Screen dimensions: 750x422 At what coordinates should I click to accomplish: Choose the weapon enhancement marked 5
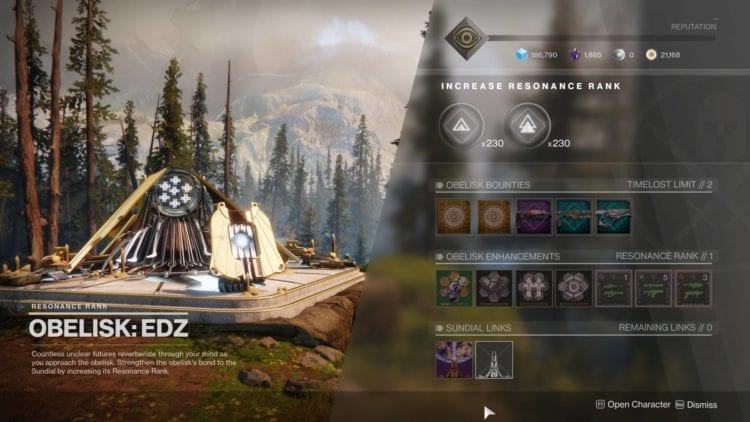click(x=653, y=287)
